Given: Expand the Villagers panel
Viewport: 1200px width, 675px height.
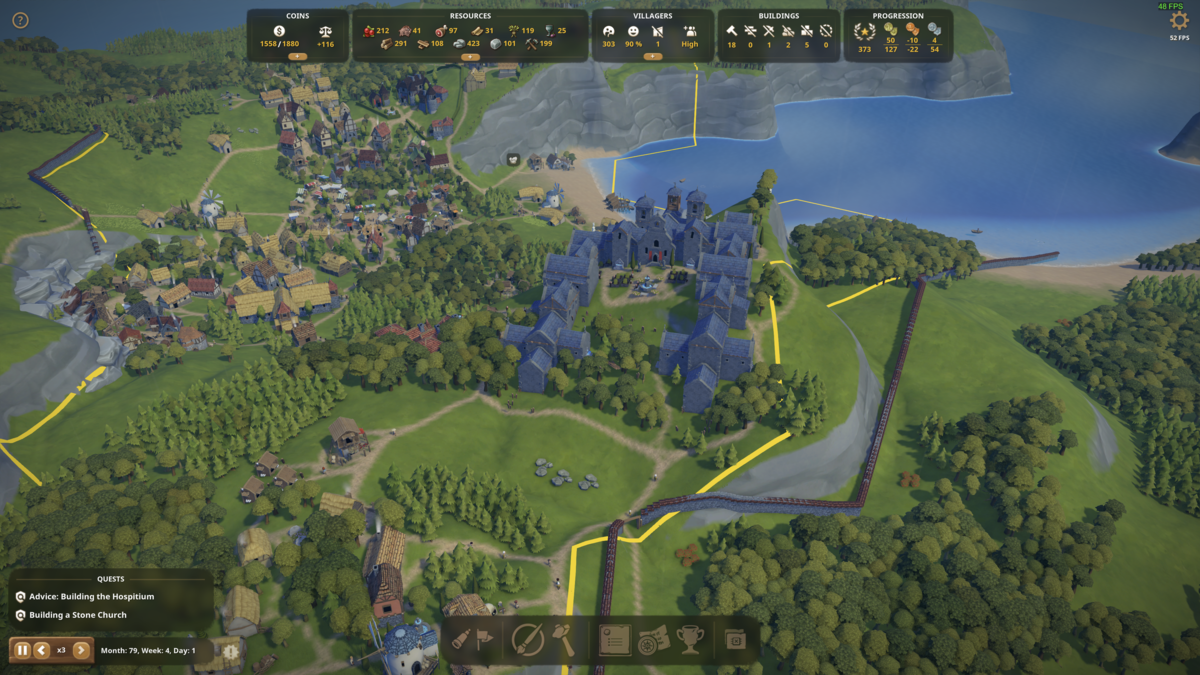Looking at the screenshot, I should pyautogui.click(x=653, y=57).
